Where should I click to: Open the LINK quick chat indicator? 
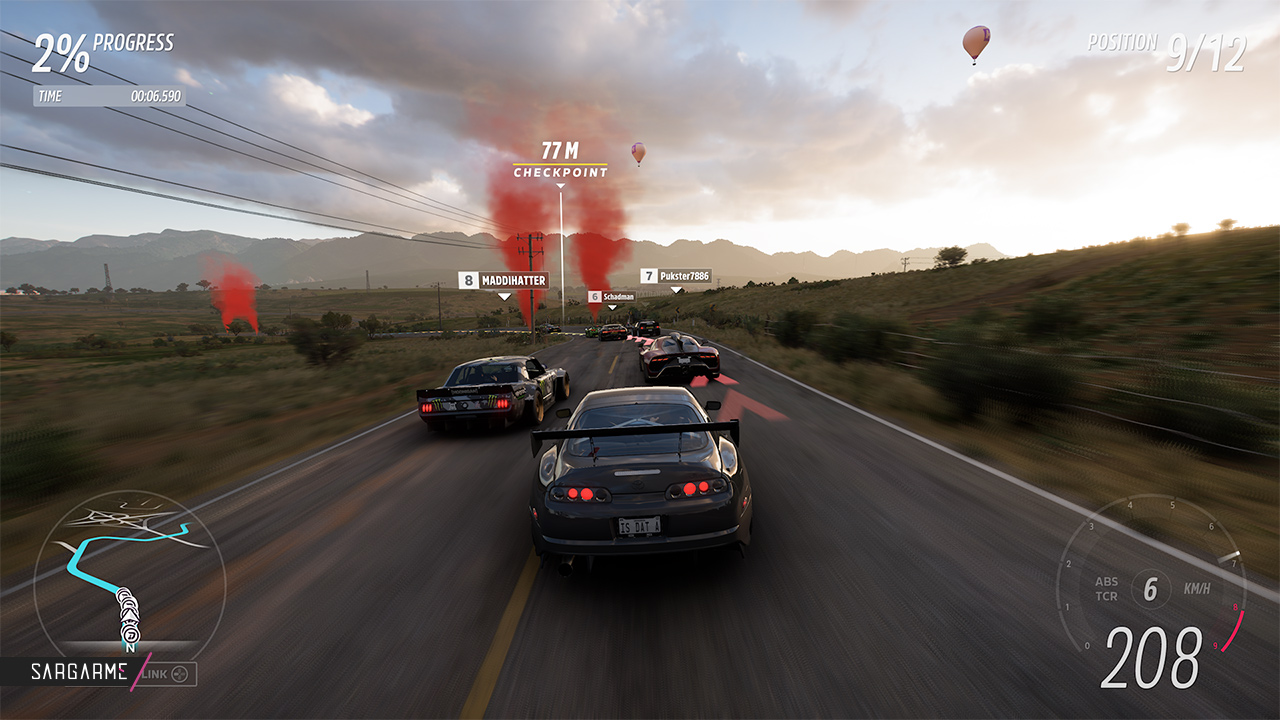pos(168,674)
